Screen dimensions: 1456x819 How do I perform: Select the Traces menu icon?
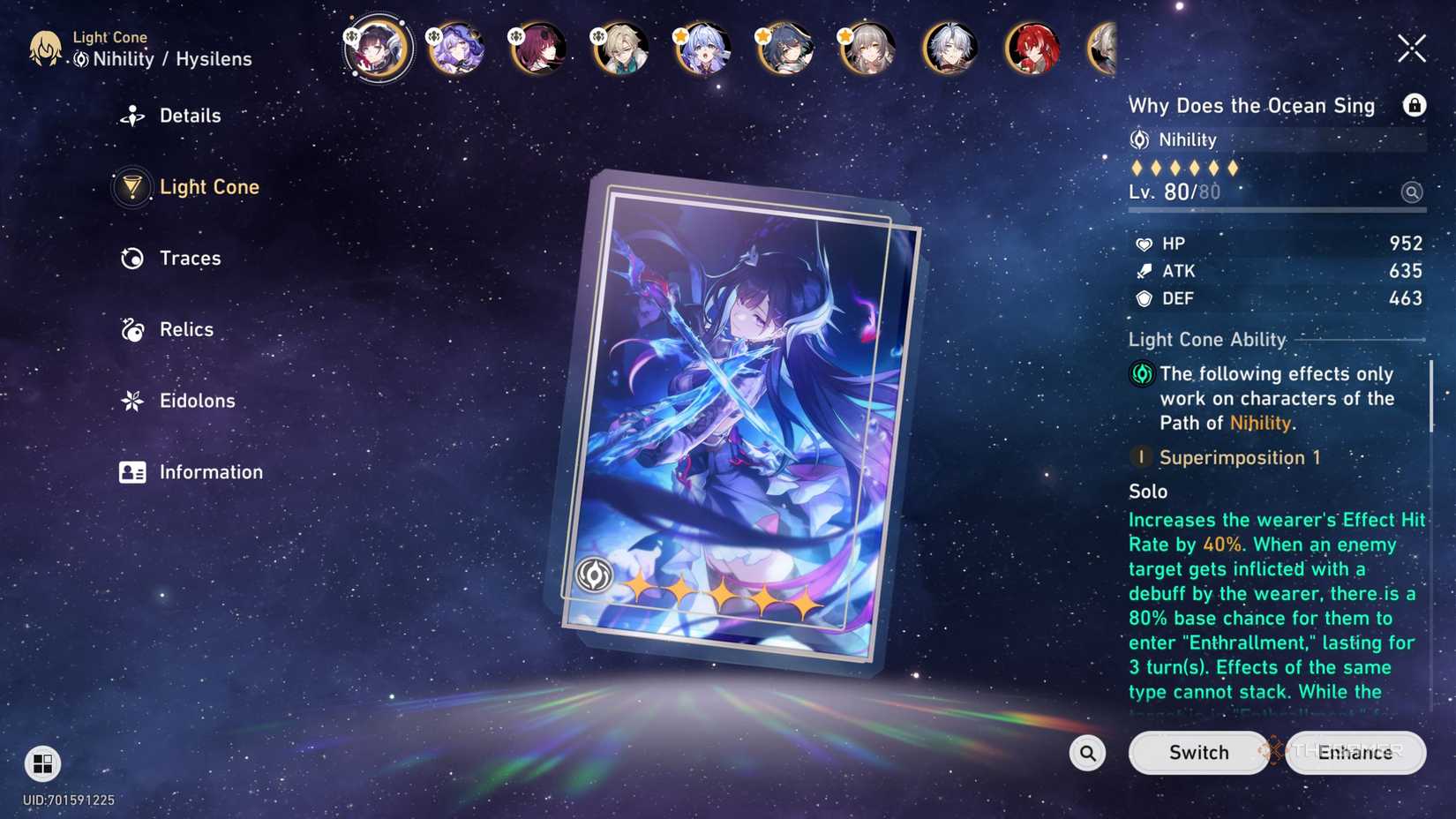pos(131,258)
